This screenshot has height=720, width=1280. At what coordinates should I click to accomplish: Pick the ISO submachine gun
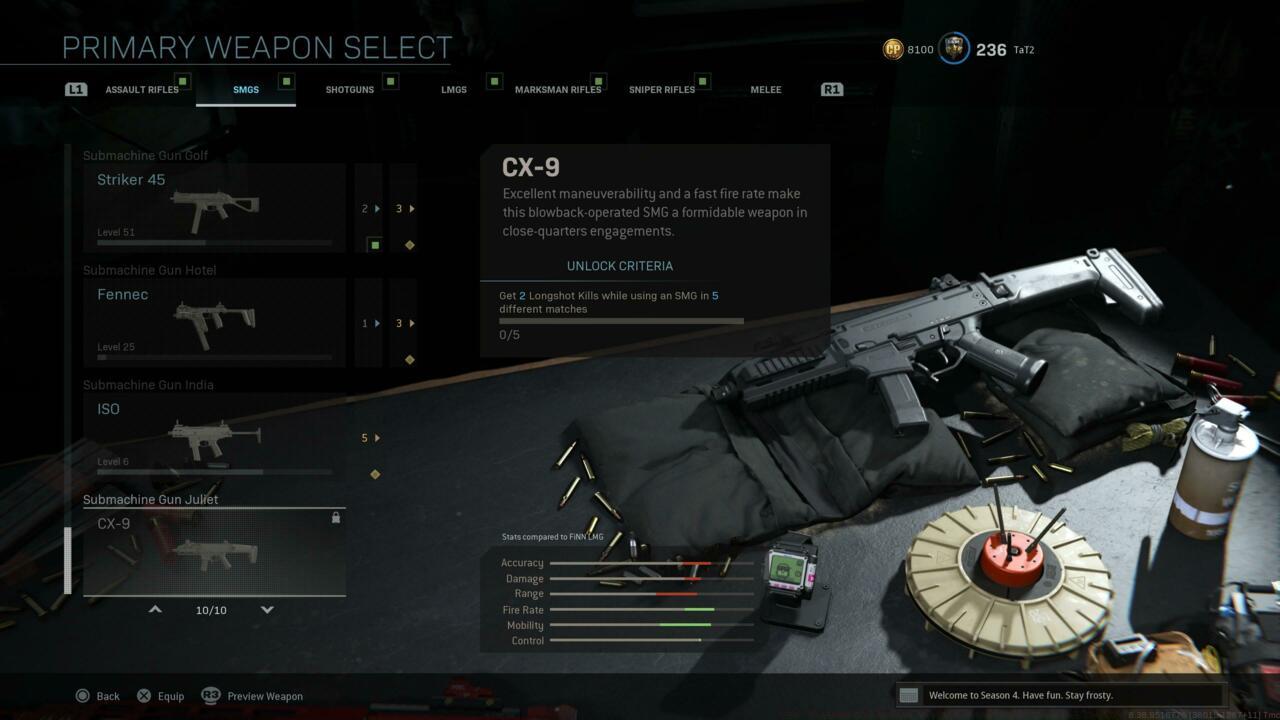tap(214, 437)
